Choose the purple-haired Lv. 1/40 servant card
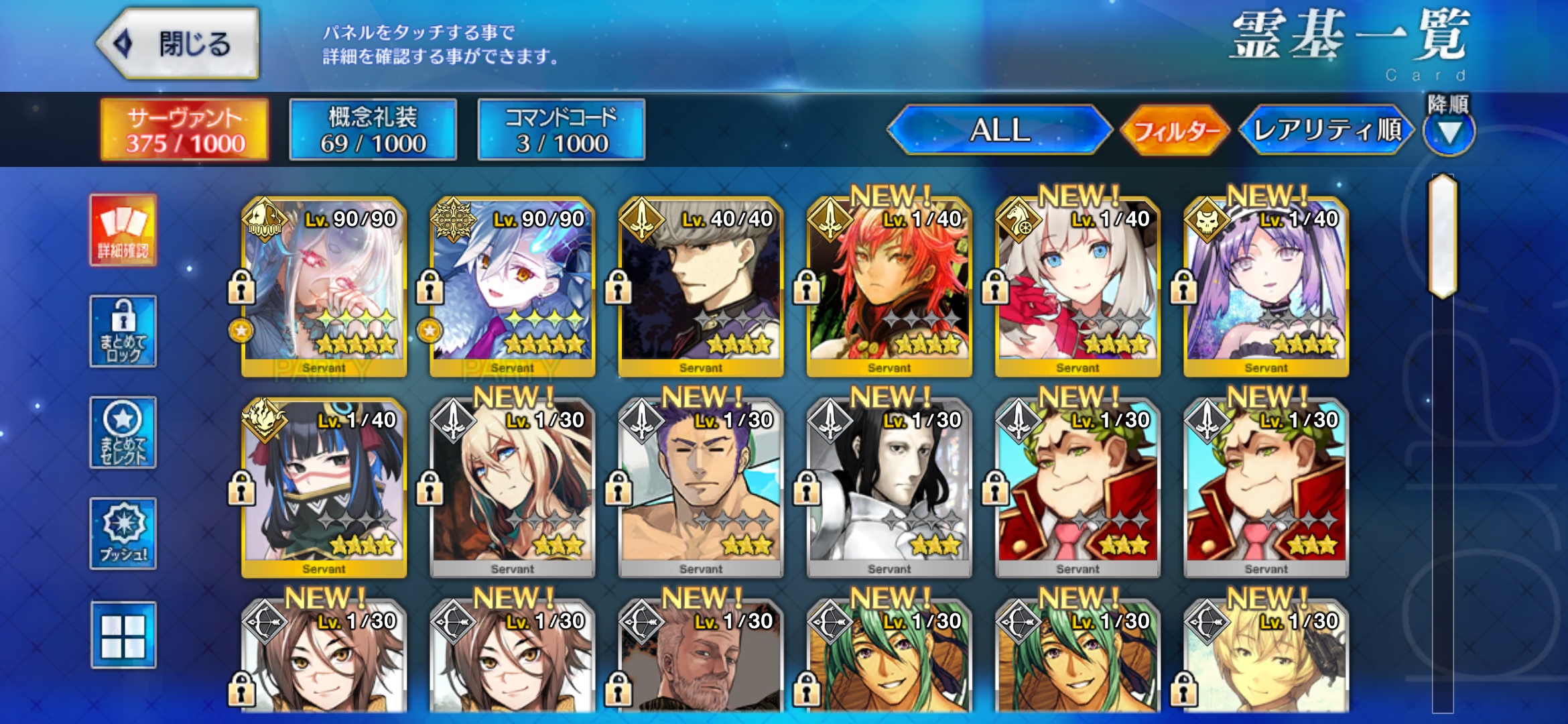The height and width of the screenshot is (724, 1568). [x=1266, y=287]
